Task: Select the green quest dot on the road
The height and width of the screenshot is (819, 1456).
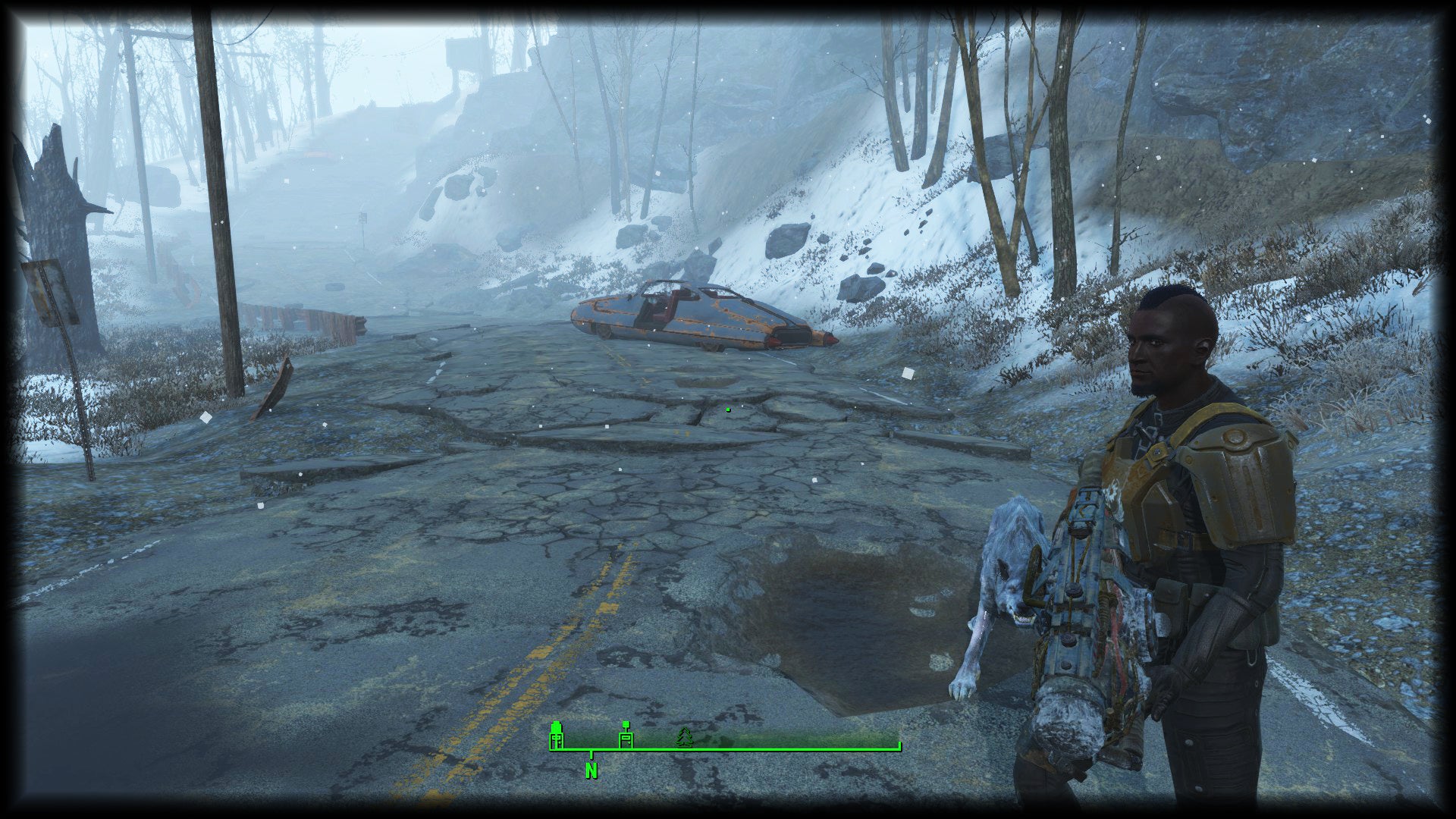Action: point(729,408)
